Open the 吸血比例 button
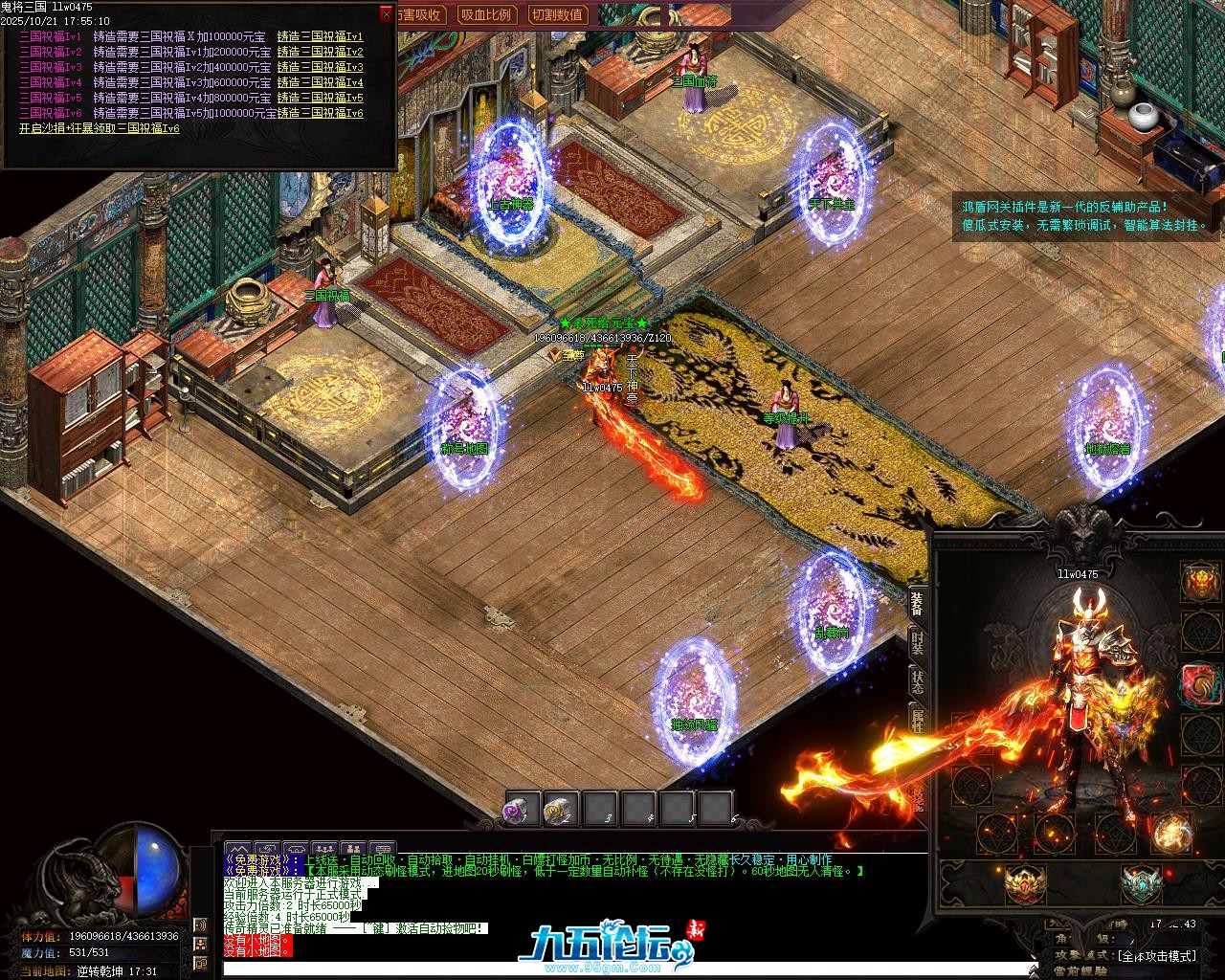This screenshot has height=980, width=1225. point(485,14)
